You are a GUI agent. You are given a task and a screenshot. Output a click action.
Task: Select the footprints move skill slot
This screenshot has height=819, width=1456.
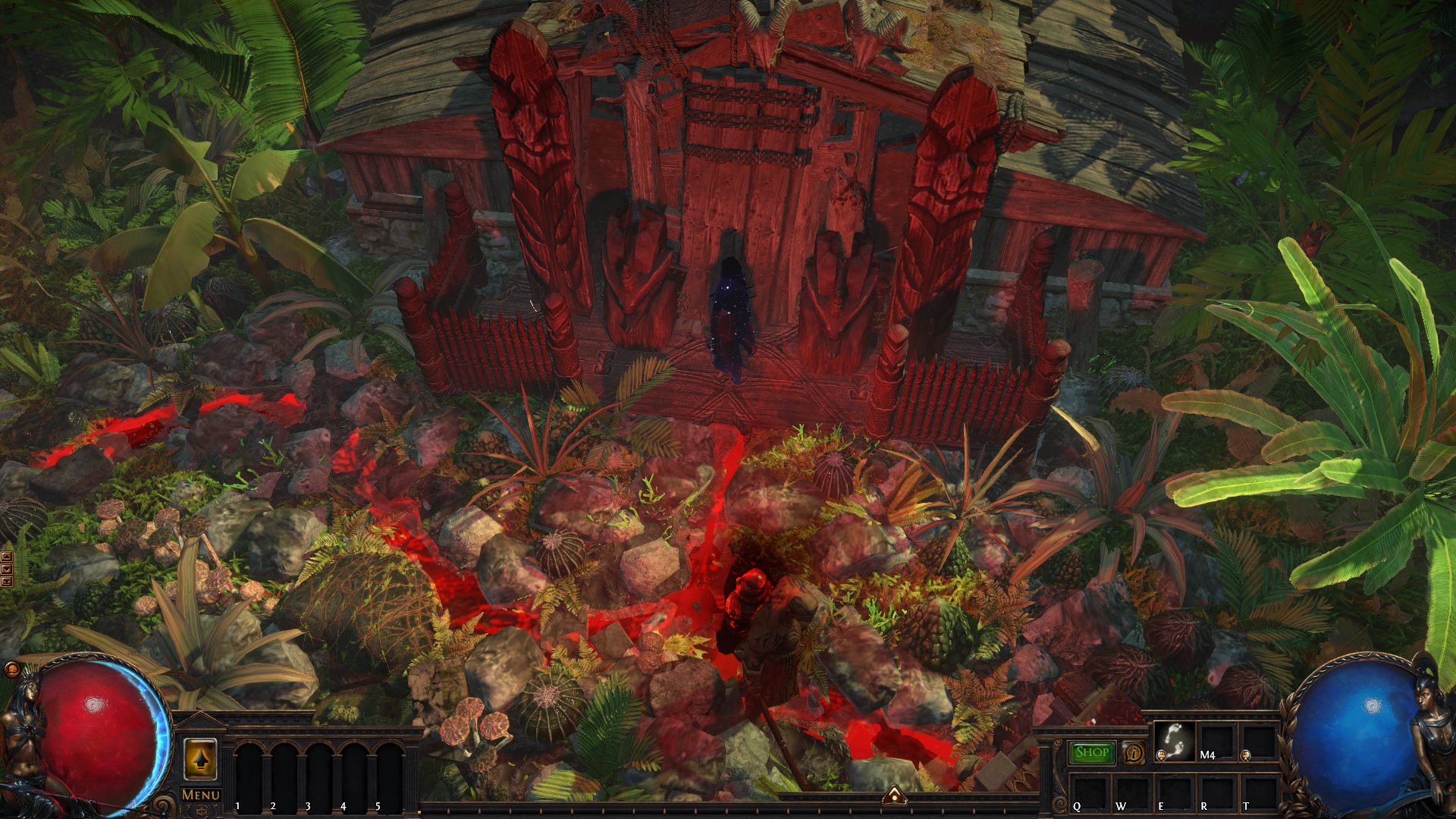[1174, 741]
